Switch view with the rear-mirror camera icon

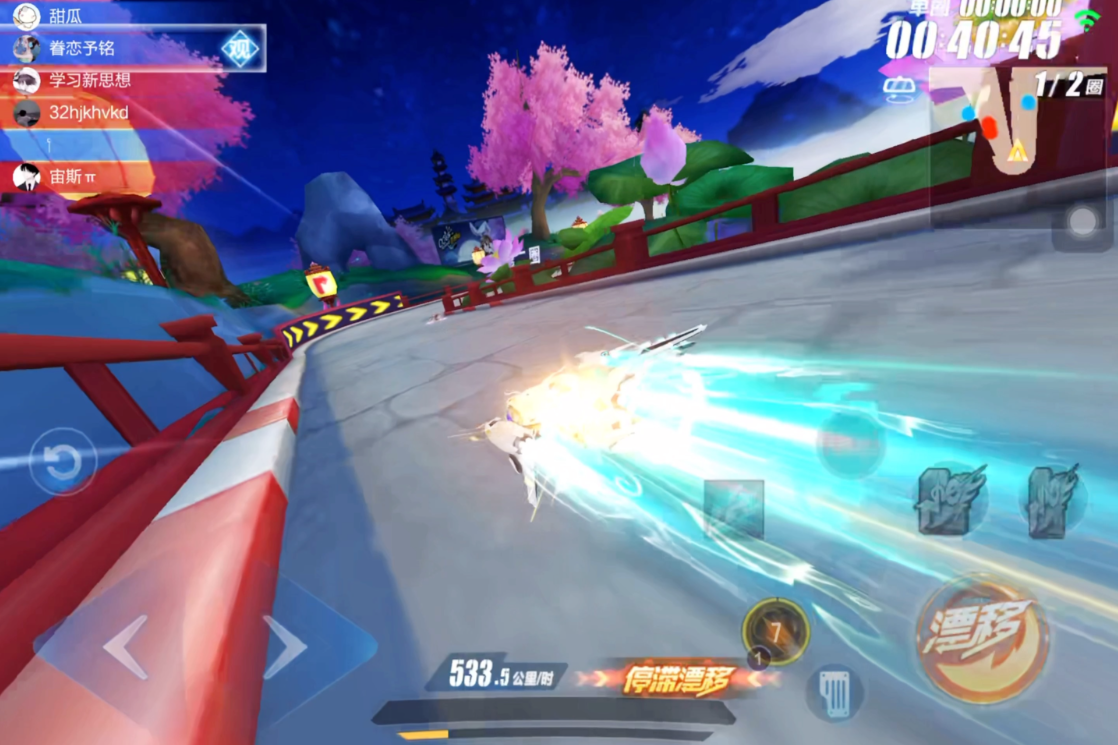coord(899,90)
